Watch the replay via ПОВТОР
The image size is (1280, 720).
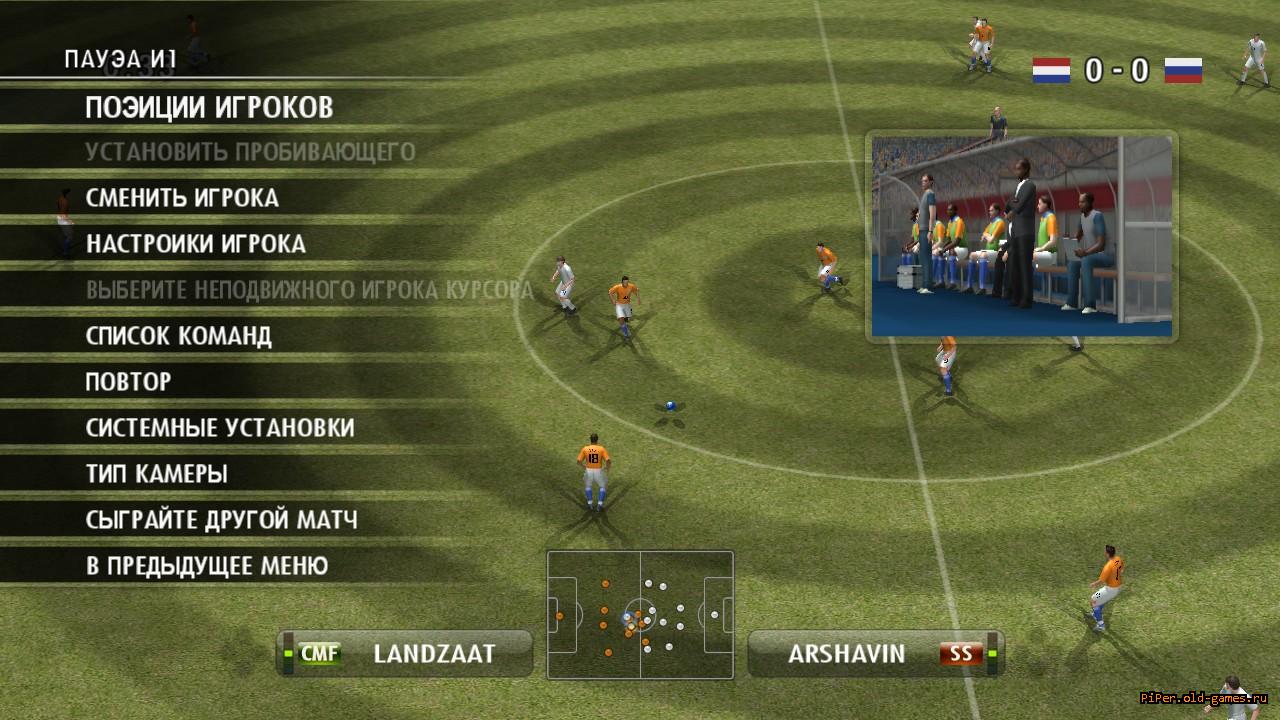[129, 381]
